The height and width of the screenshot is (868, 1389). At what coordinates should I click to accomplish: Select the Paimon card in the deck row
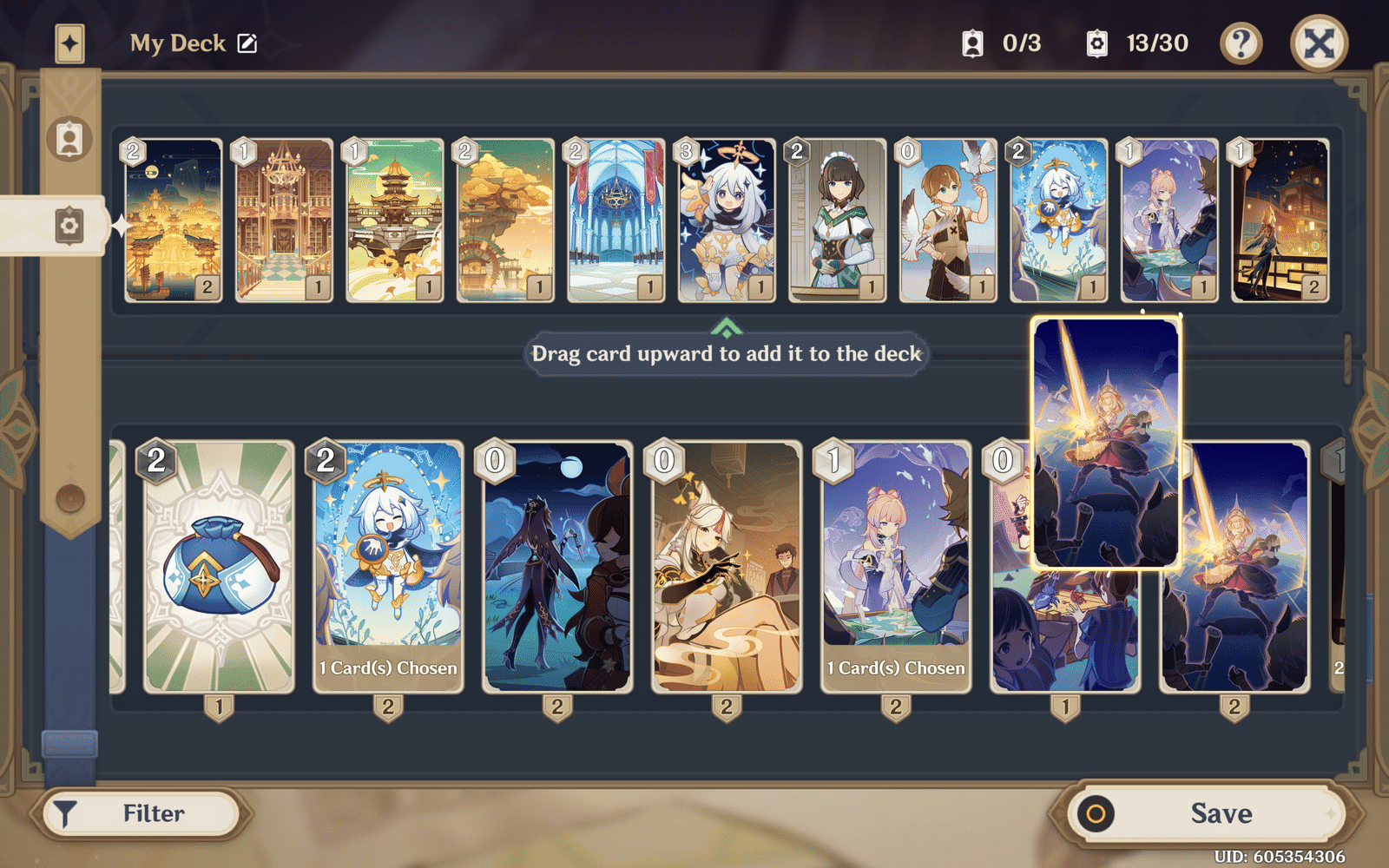tap(725, 219)
